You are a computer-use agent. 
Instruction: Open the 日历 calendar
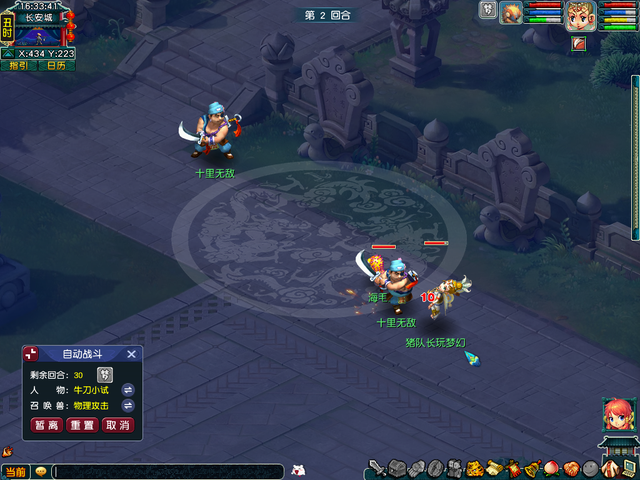pos(56,66)
